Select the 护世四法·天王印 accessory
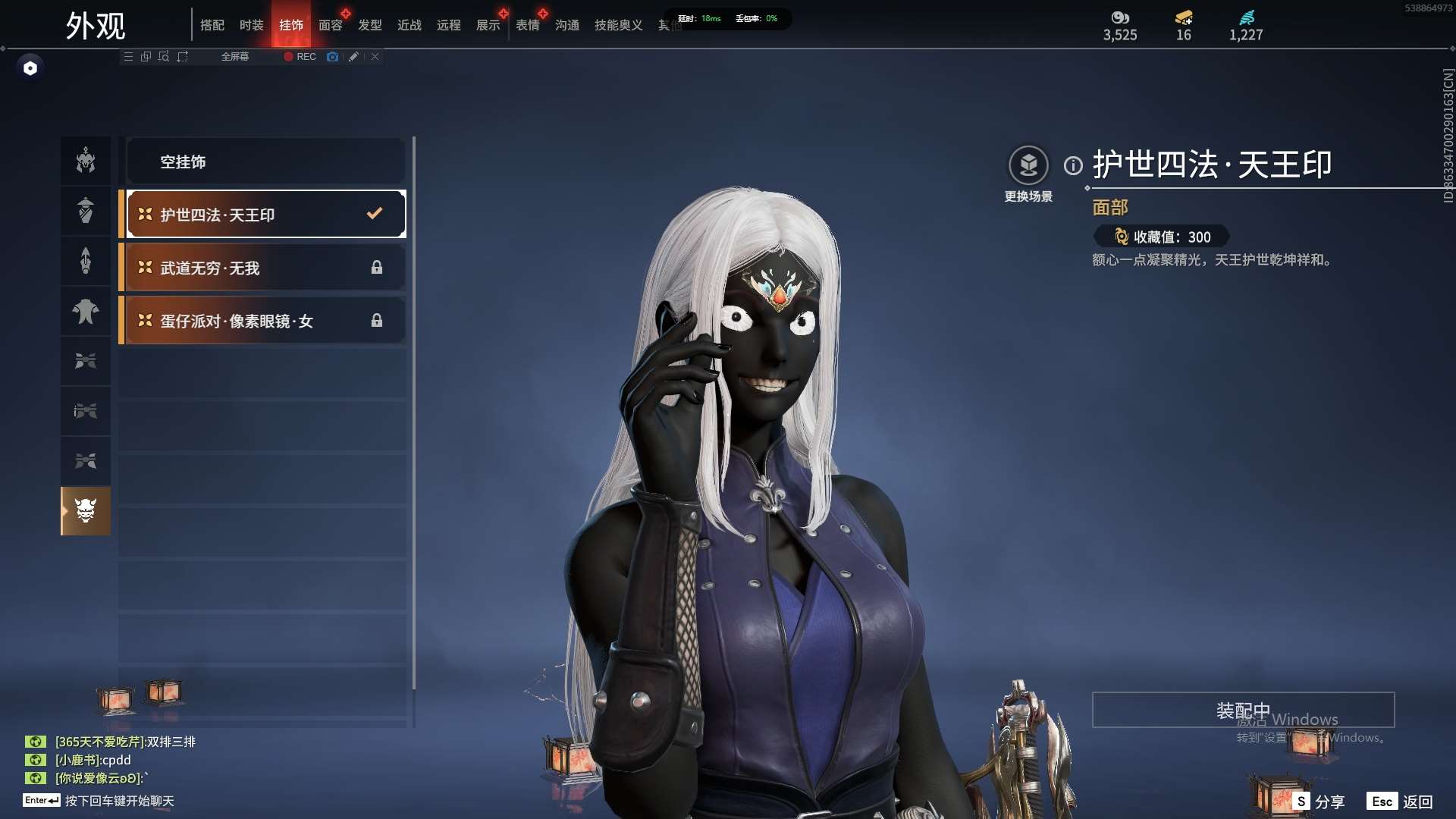The width and height of the screenshot is (1456, 819). (265, 215)
